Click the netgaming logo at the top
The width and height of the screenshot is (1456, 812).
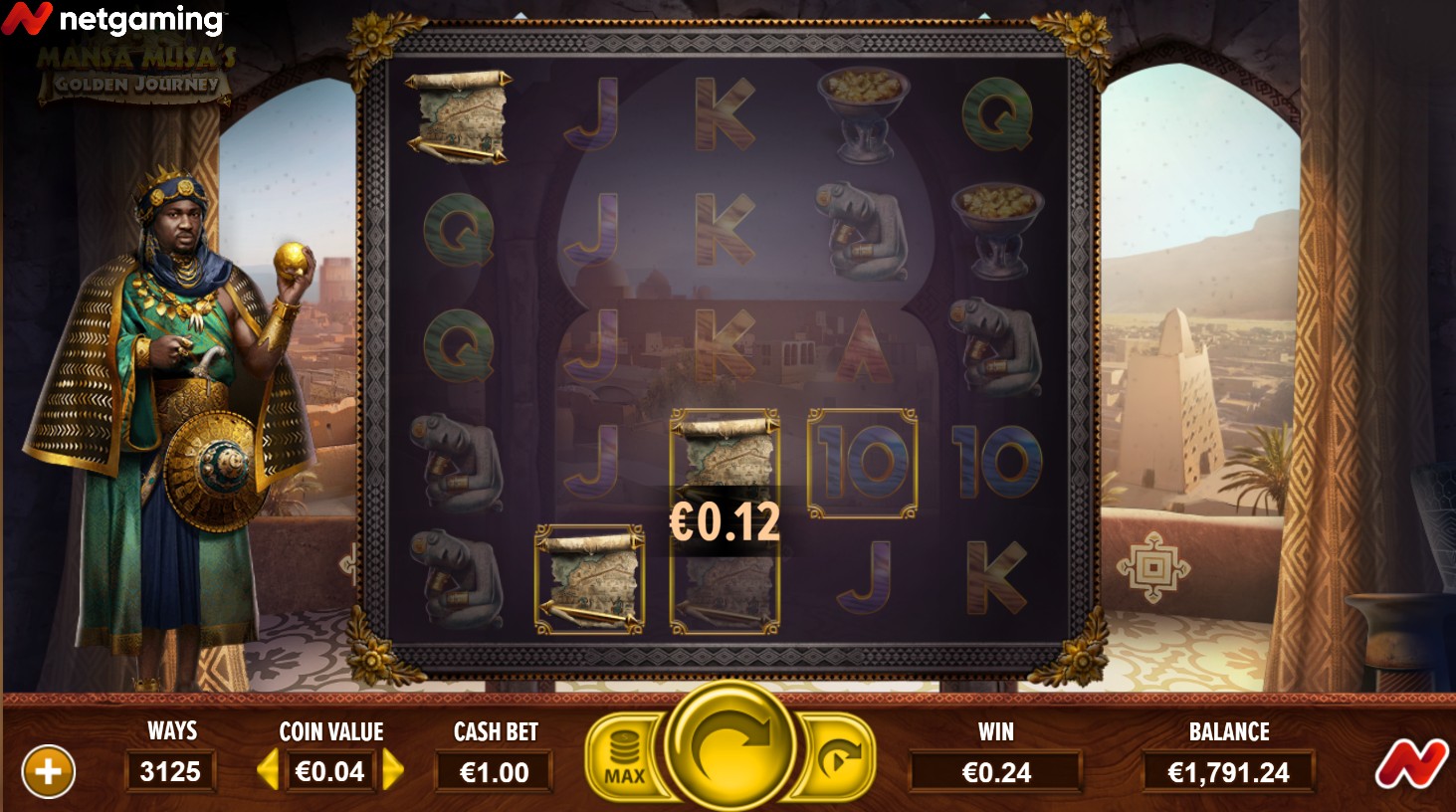click(112, 20)
